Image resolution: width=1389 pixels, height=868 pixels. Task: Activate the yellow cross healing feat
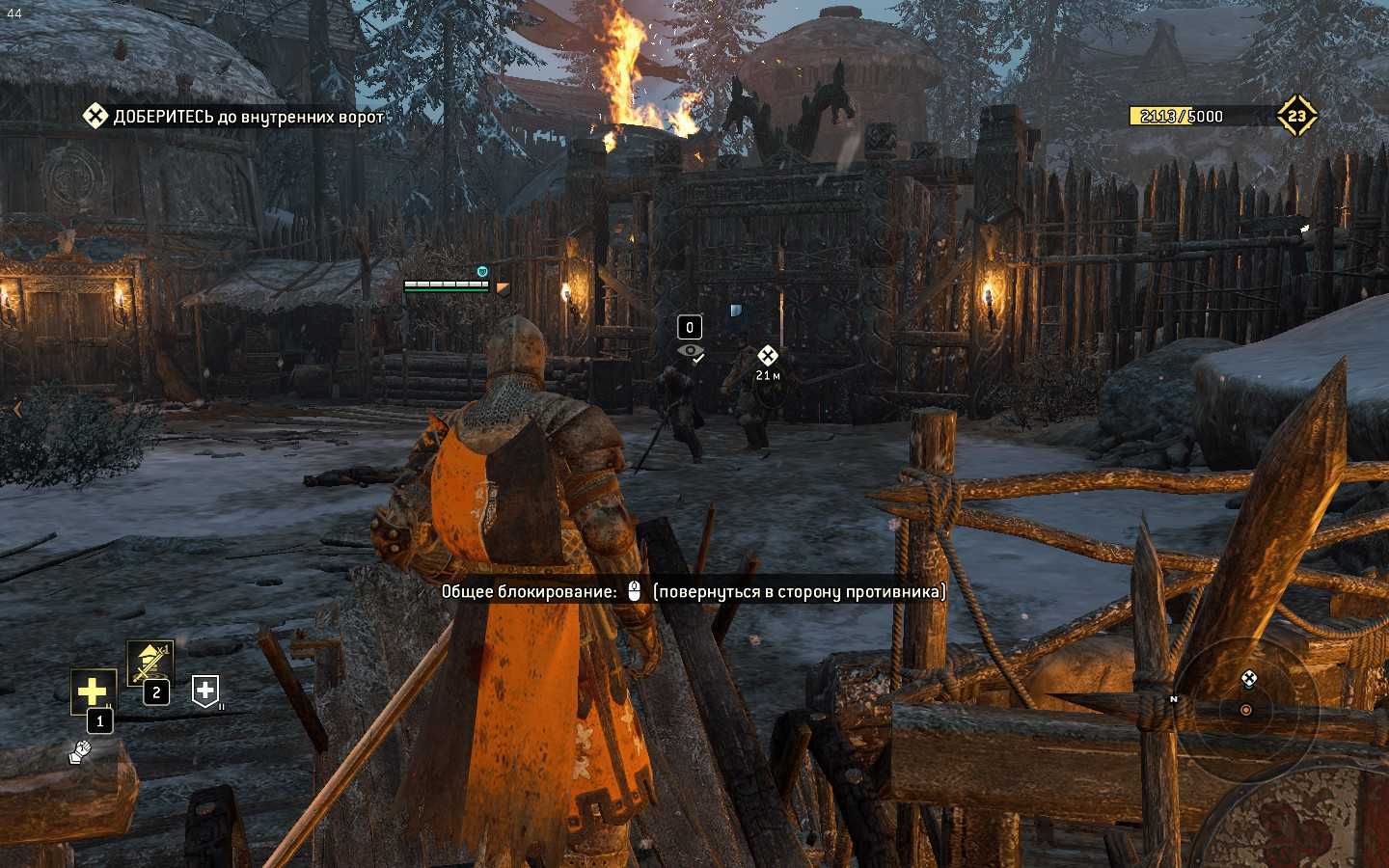click(93, 691)
